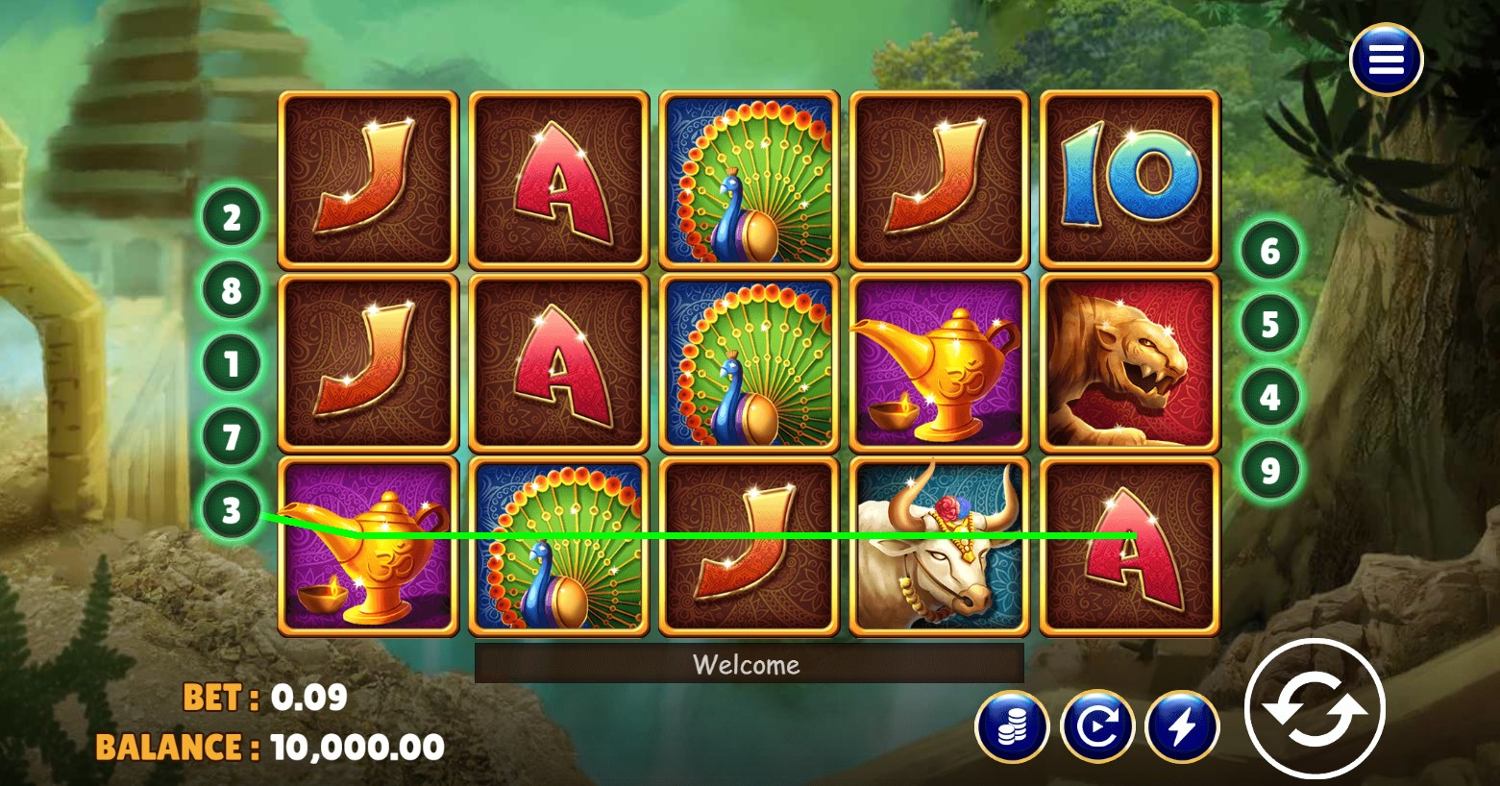Open the hamburger menu
The width and height of the screenshot is (1500, 786).
pos(1385,60)
